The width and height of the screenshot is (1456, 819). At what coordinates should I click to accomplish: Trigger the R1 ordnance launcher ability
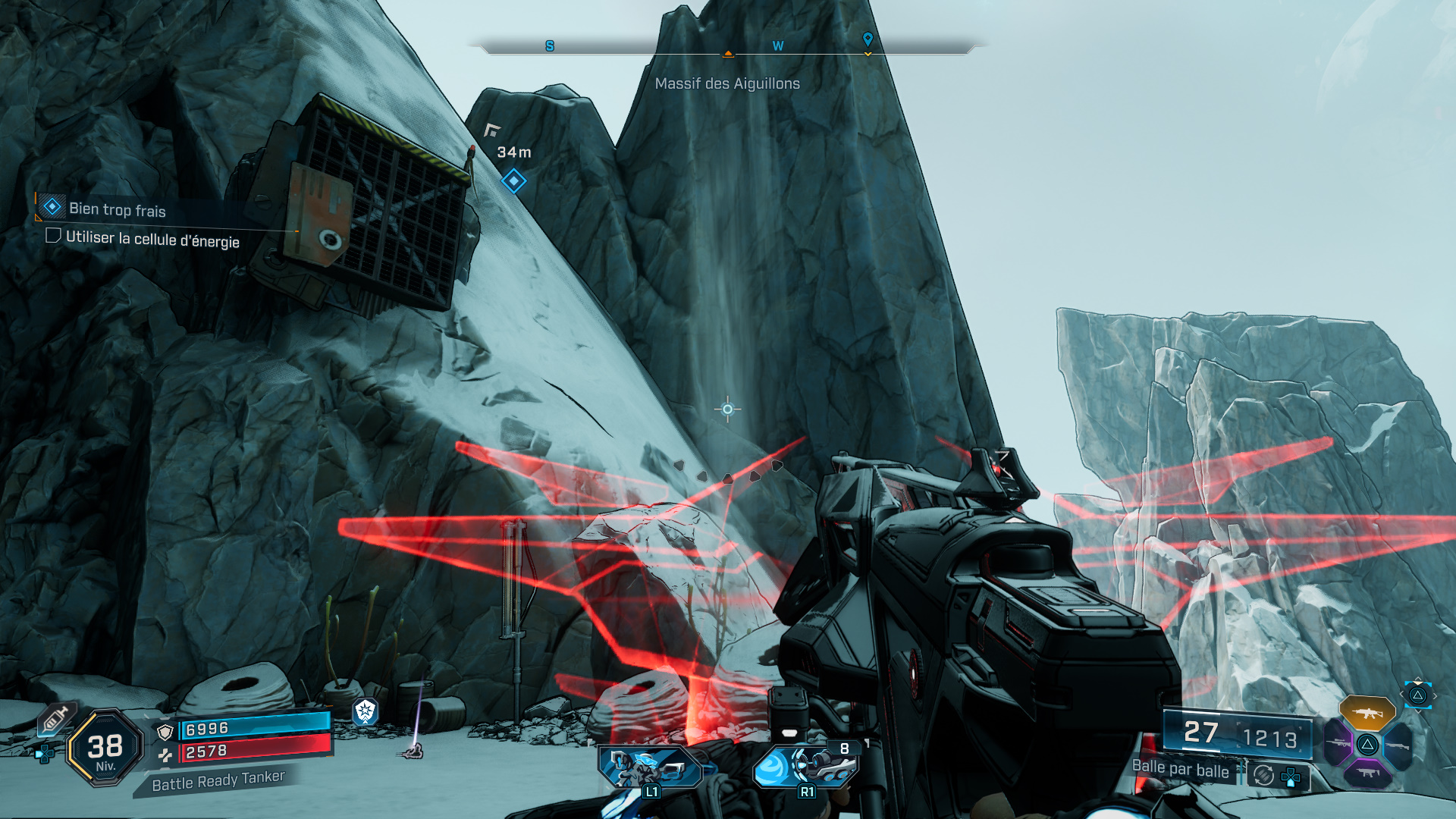[x=805, y=767]
